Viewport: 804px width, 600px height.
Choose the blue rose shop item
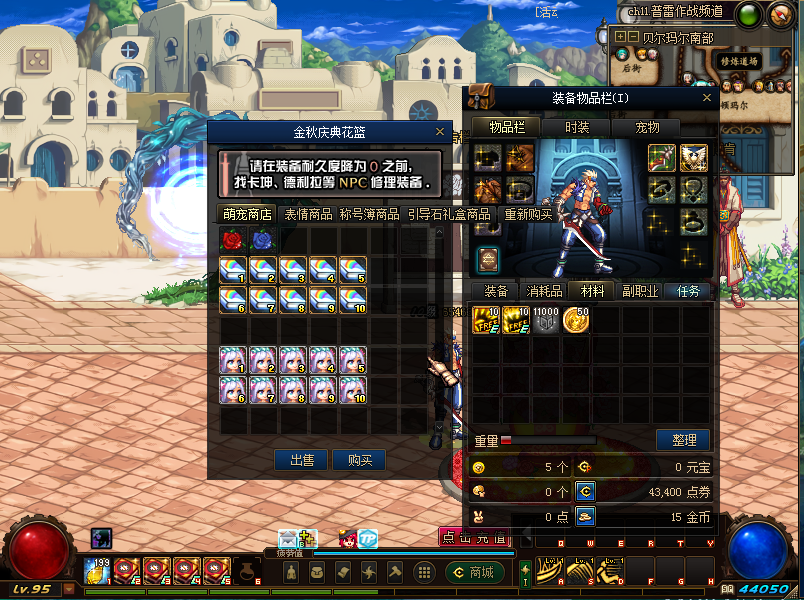pyautogui.click(x=263, y=240)
